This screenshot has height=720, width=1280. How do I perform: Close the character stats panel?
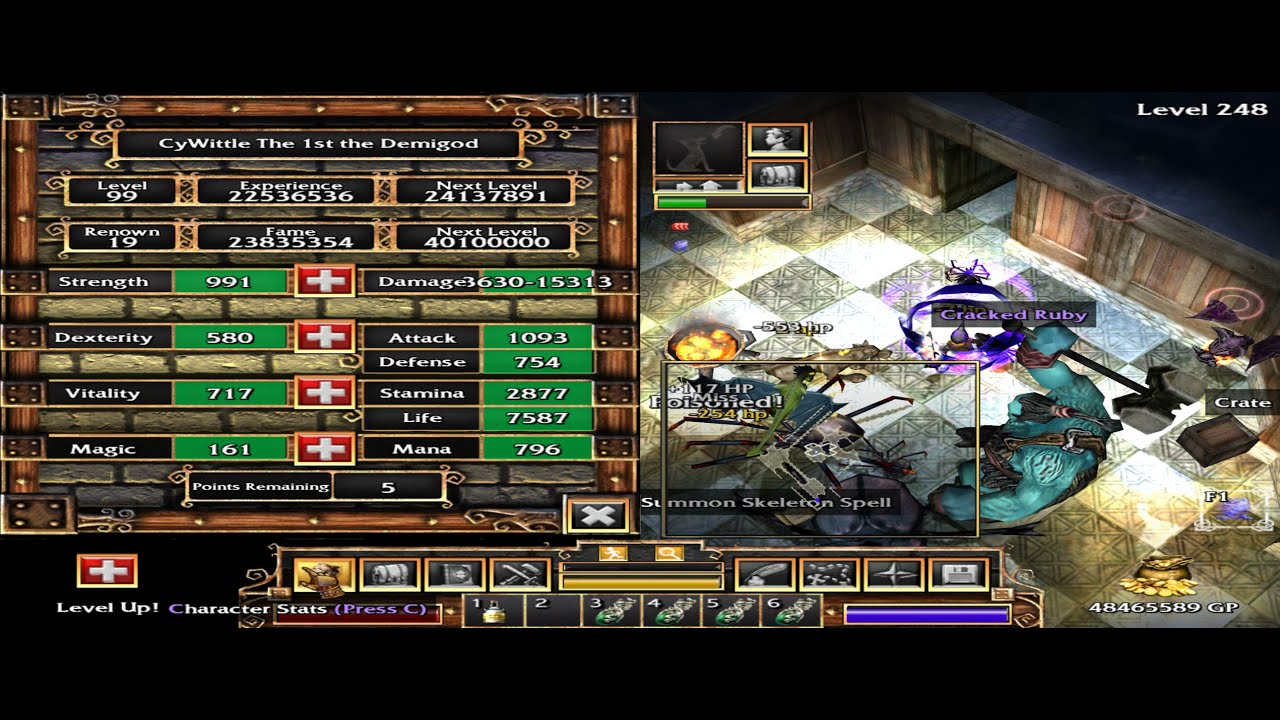(598, 516)
